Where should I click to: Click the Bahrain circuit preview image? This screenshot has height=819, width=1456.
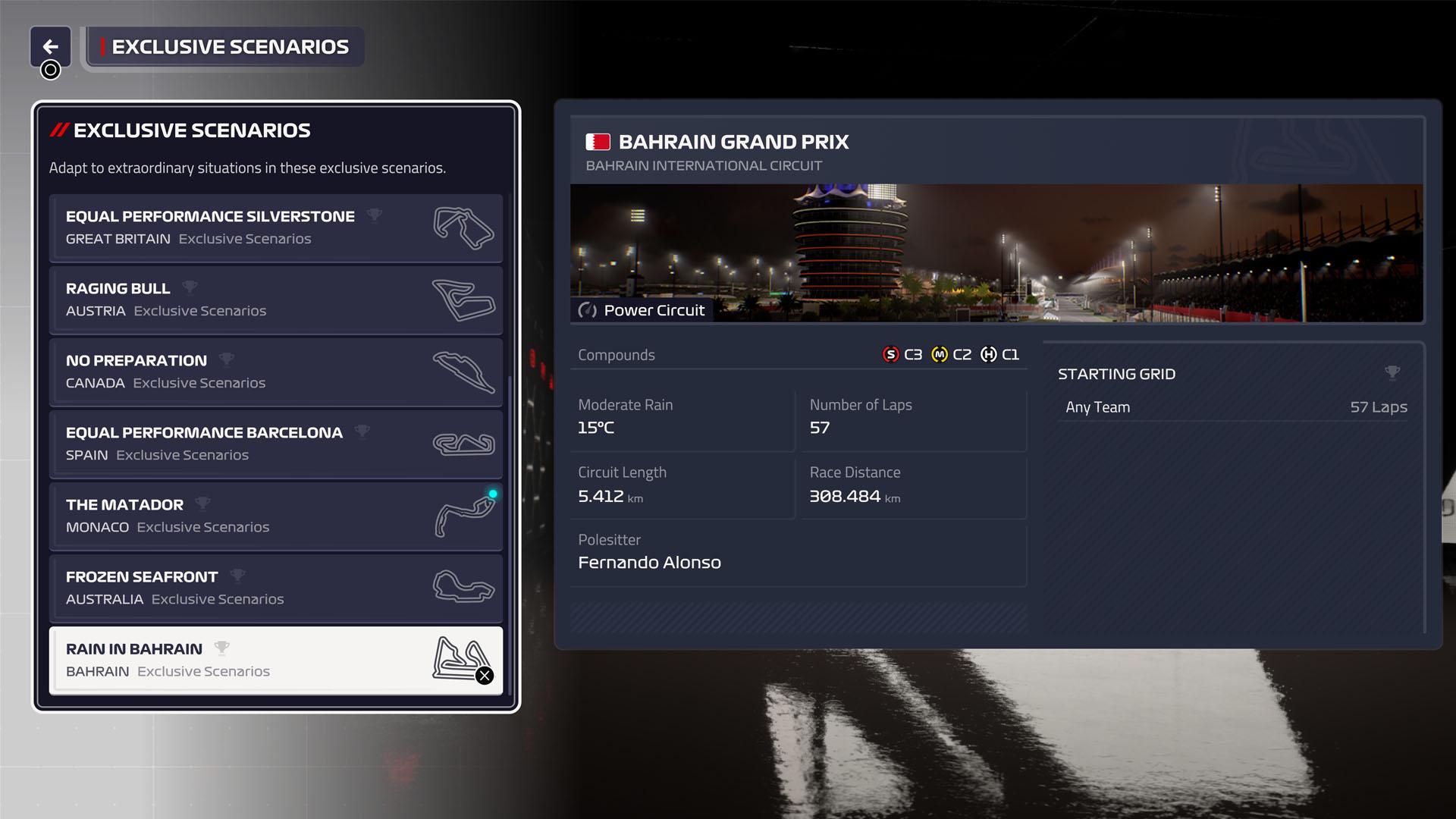(997, 250)
